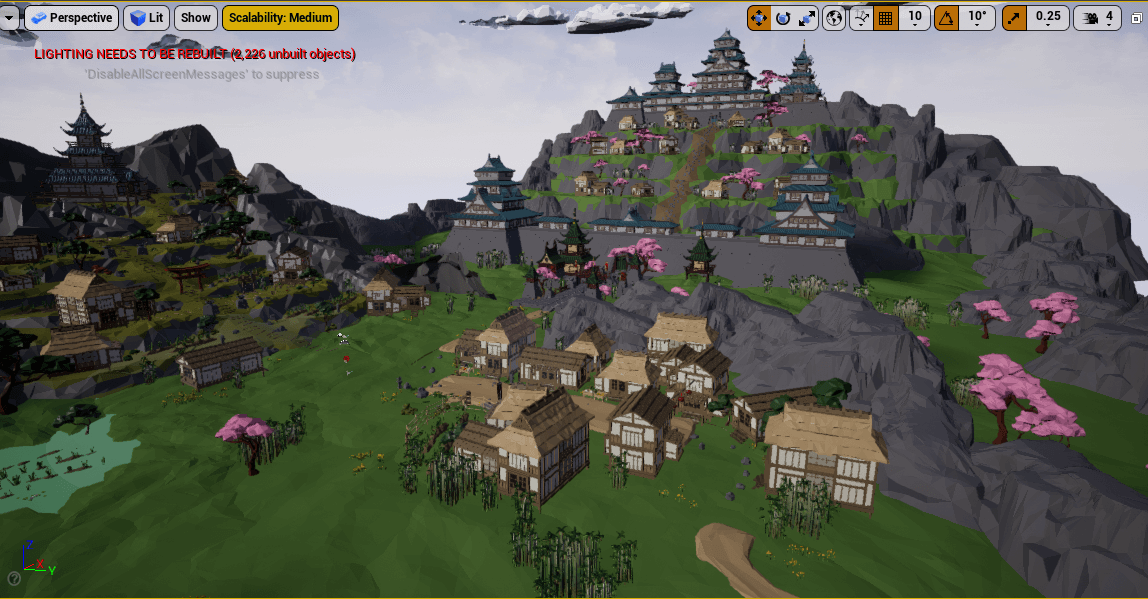Select the rotate gizmo tool
The height and width of the screenshot is (599, 1148).
tap(783, 18)
